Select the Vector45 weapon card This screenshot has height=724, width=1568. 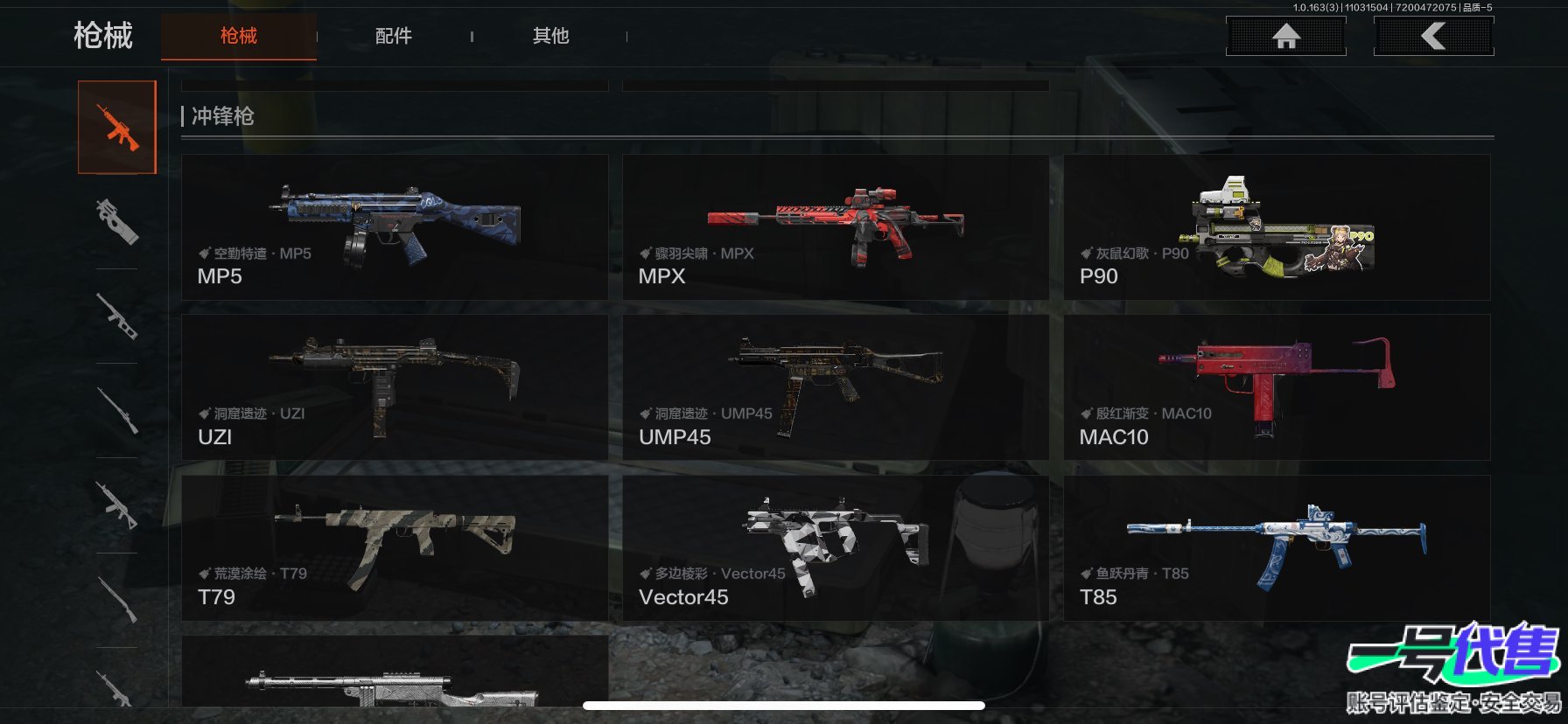pos(835,548)
